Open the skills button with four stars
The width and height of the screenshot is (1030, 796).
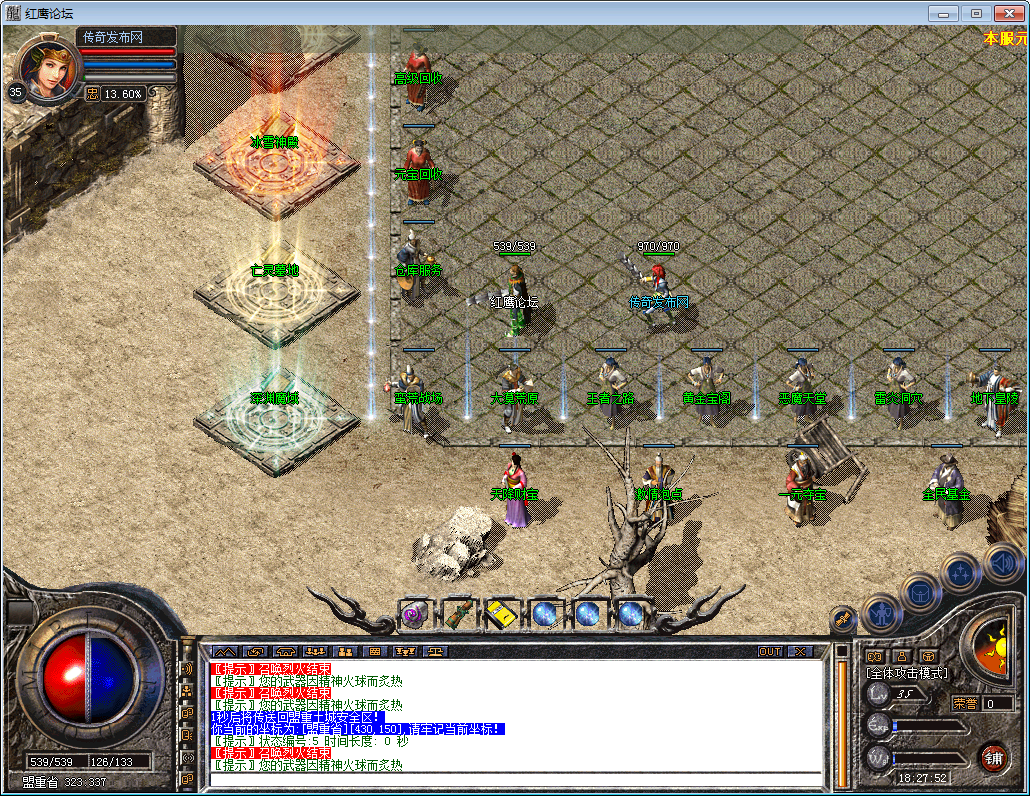[x=961, y=573]
